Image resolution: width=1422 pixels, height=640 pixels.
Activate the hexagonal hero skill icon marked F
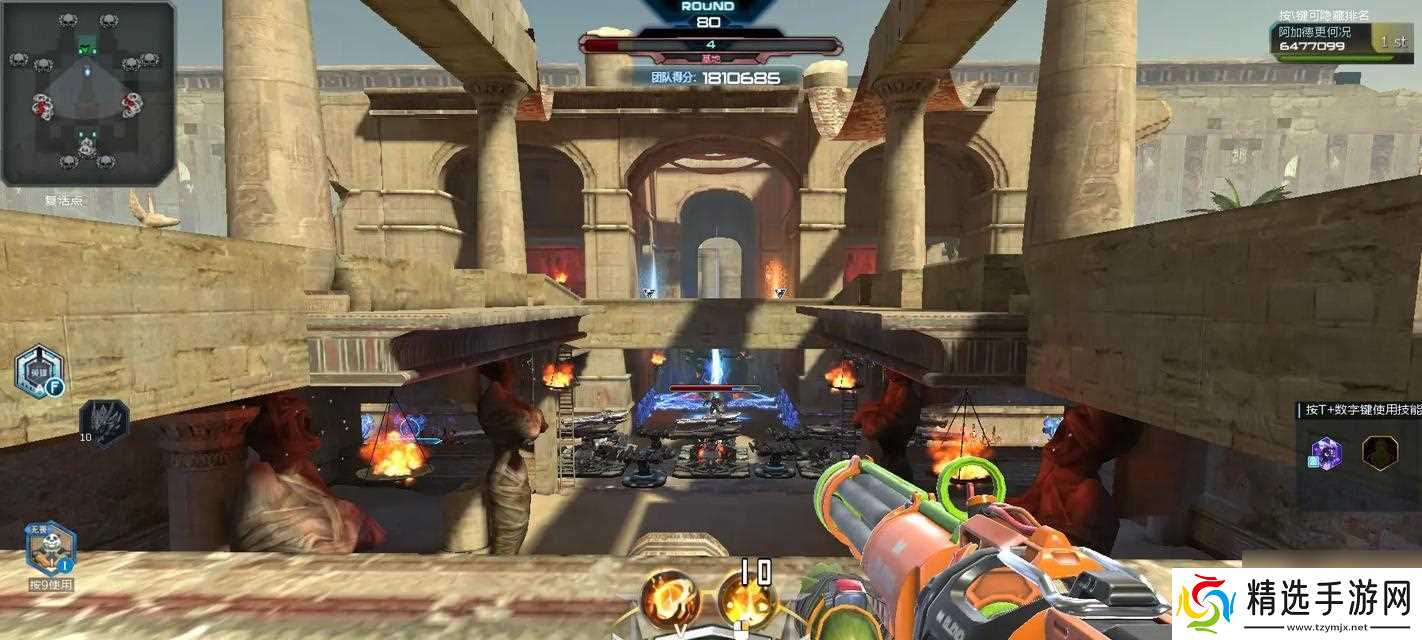[x=40, y=371]
